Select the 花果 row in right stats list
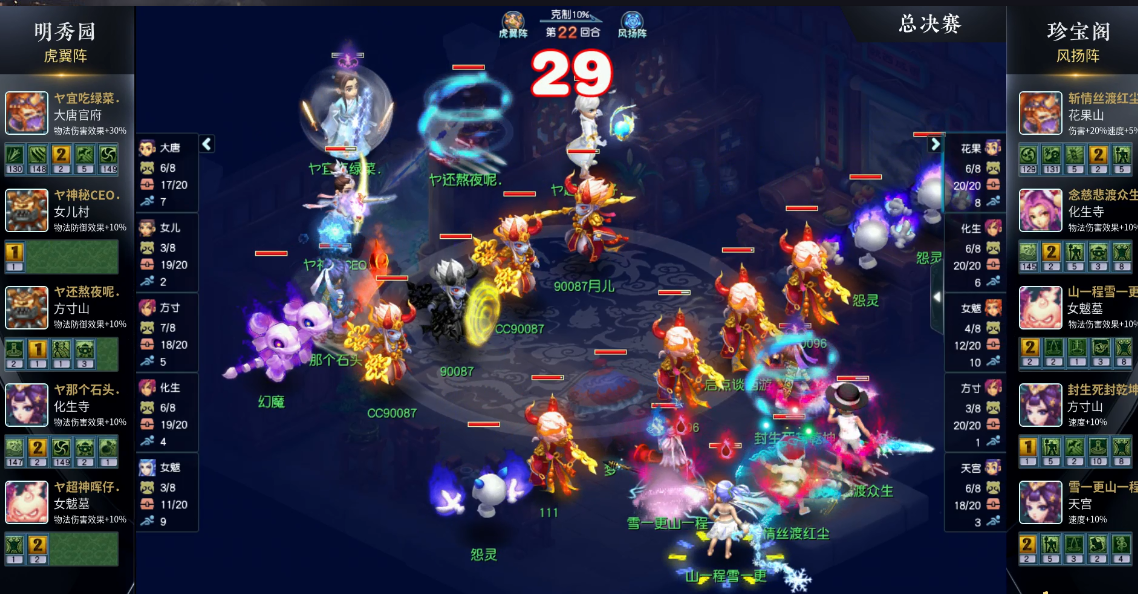This screenshot has width=1138, height=594. pos(975,173)
